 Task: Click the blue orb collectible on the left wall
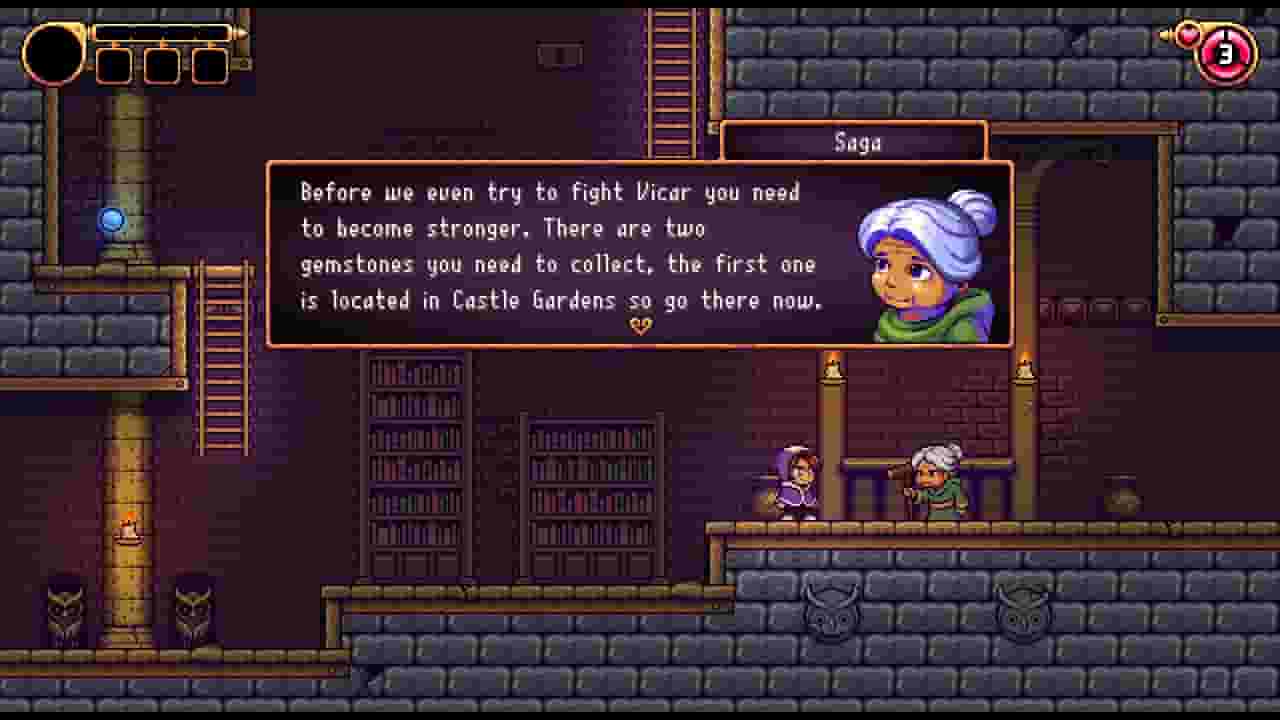[x=111, y=219]
